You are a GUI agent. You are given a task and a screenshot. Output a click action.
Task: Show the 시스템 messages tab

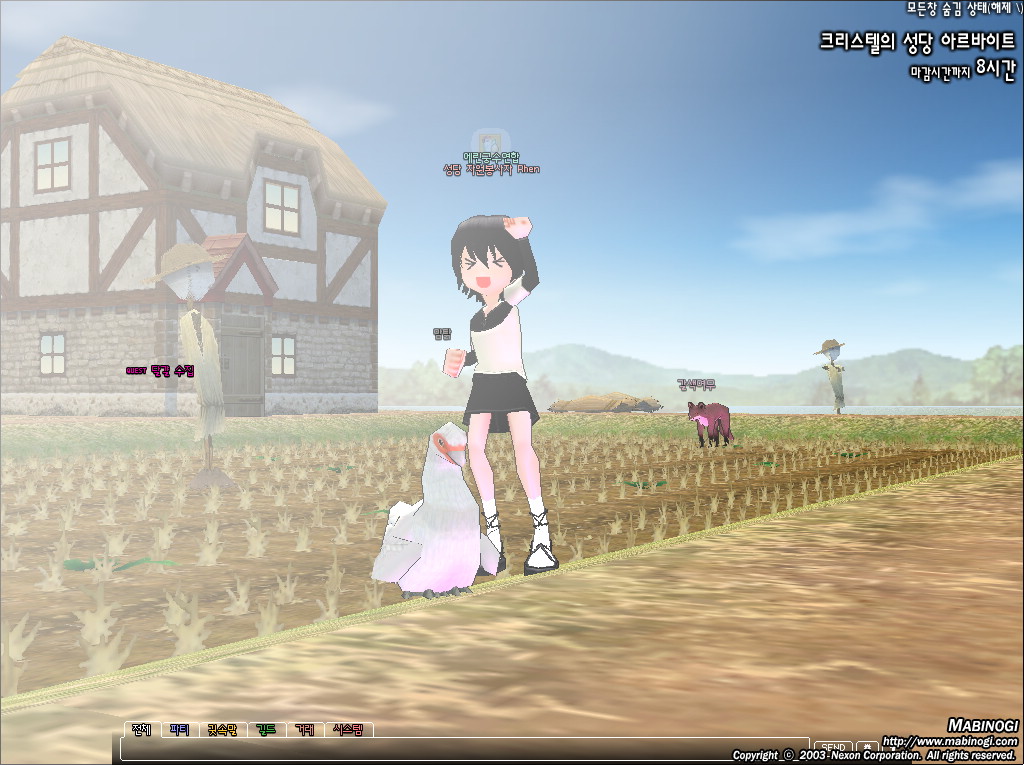coord(348,730)
